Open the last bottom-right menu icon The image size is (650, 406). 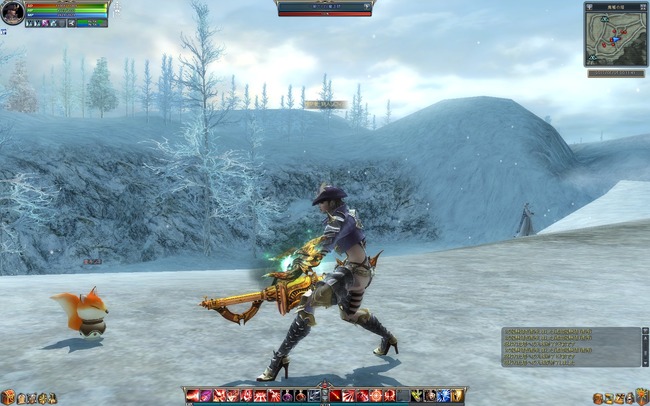(x=642, y=397)
